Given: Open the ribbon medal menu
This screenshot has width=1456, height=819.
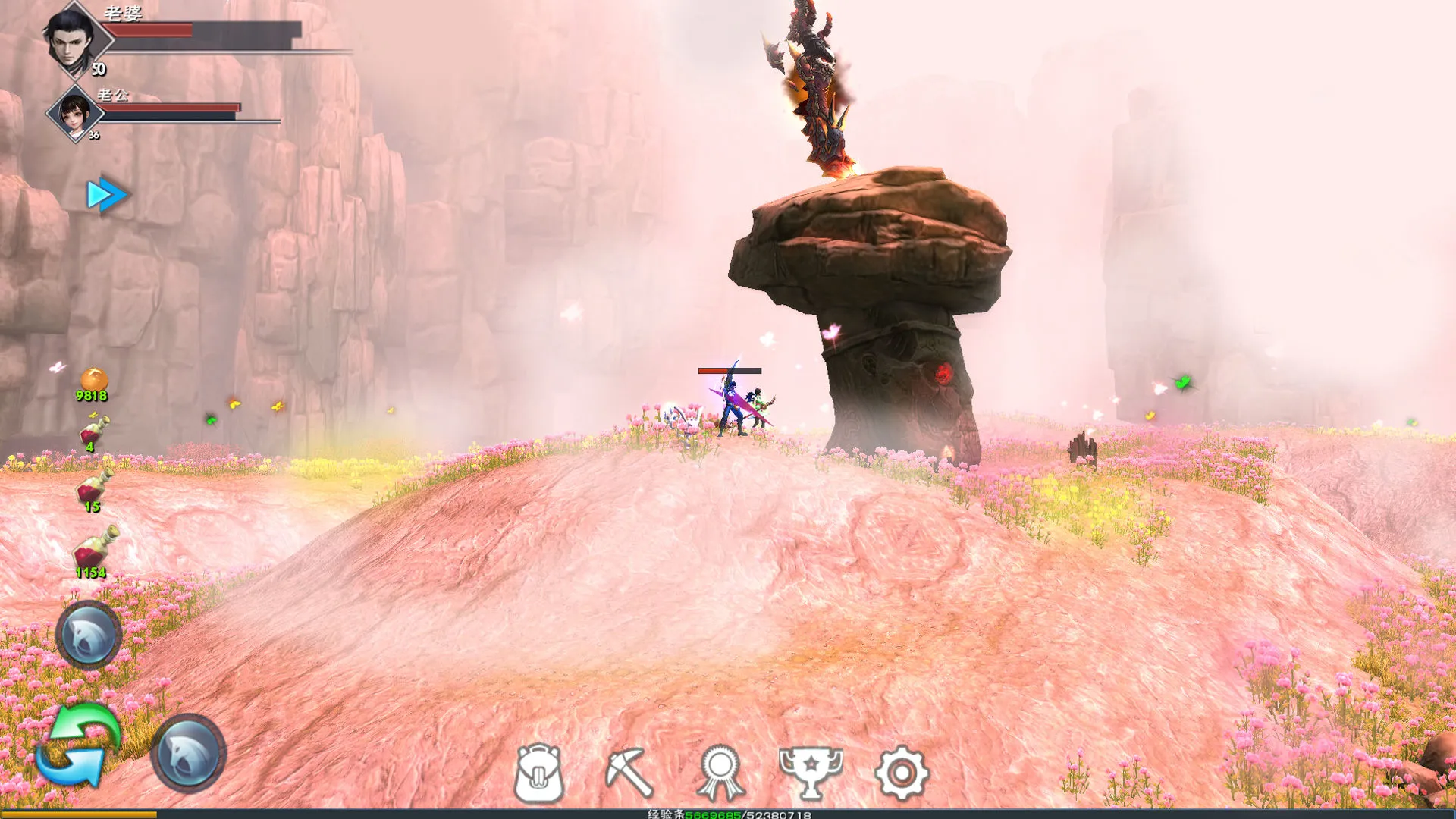Looking at the screenshot, I should pos(720,773).
